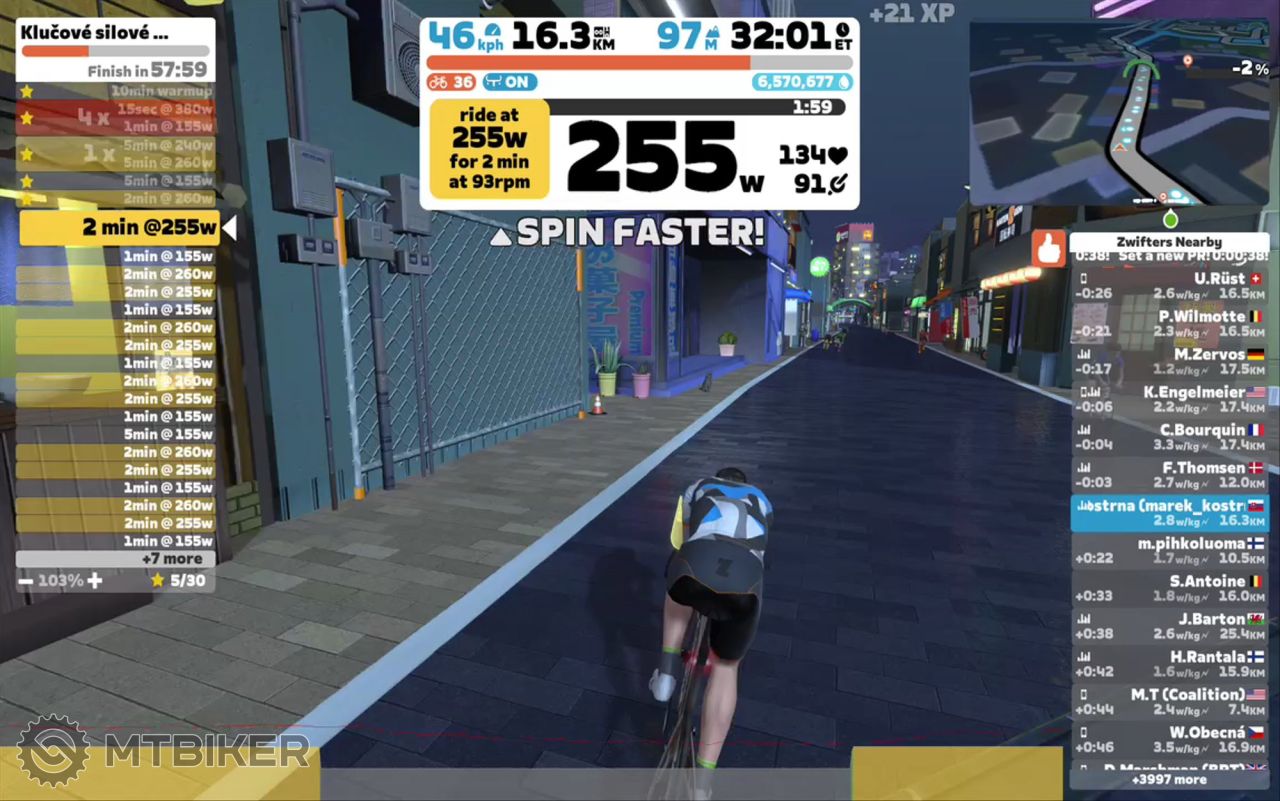
Task: Give a Ride On with the thumbs-up button
Action: 1048,249
